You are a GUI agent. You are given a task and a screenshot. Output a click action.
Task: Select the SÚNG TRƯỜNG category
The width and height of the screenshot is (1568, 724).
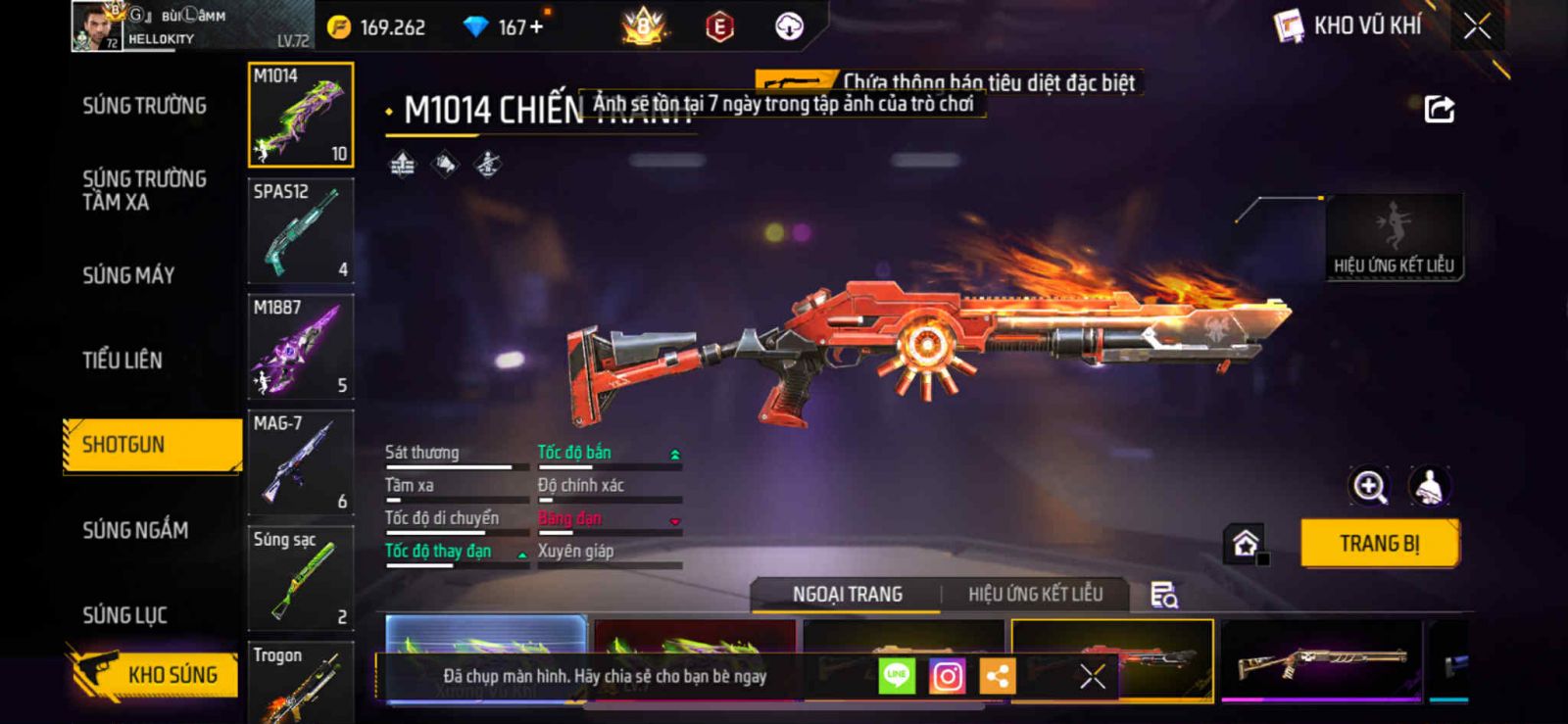click(x=144, y=106)
